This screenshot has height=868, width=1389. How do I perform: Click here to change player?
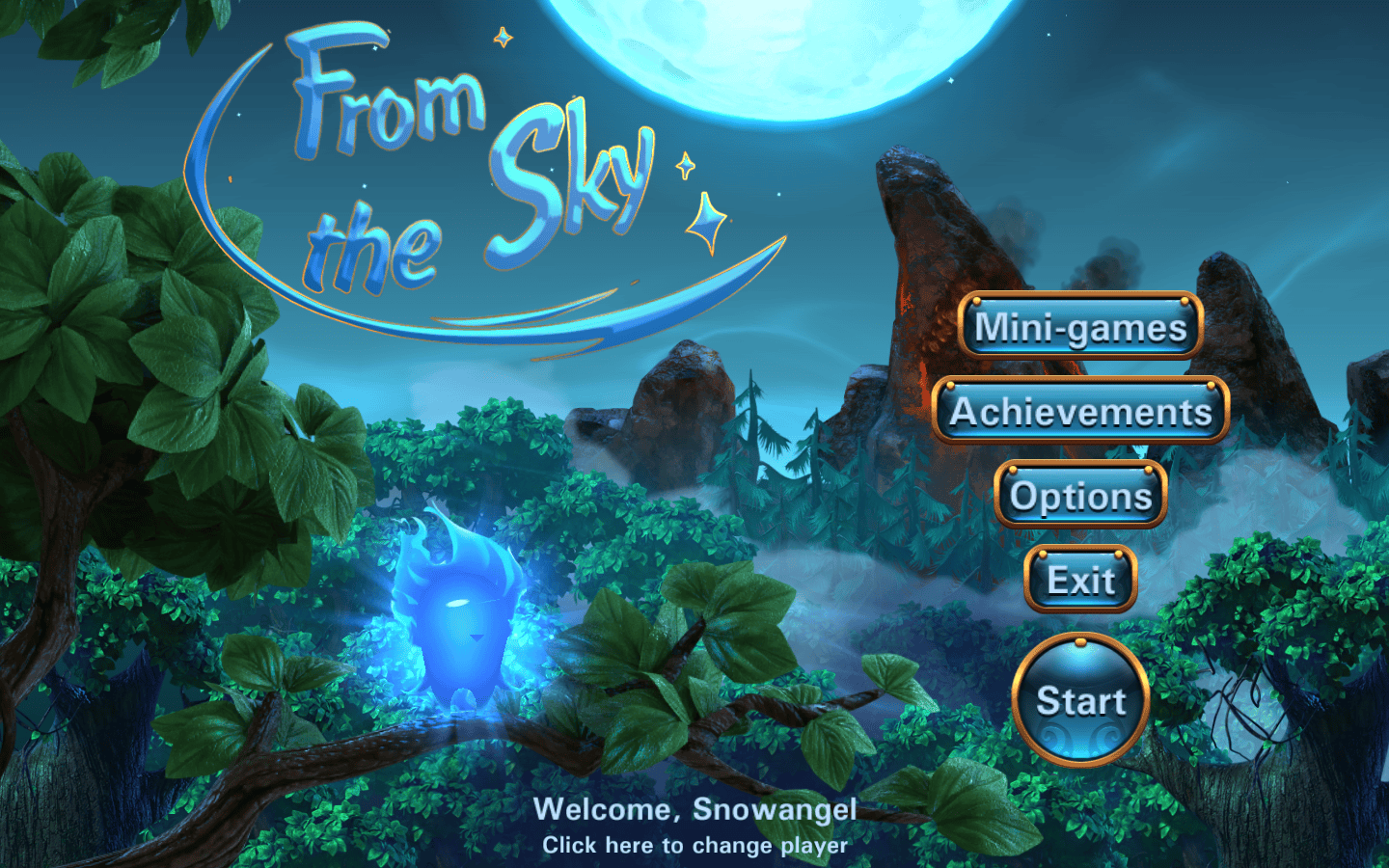tap(694, 846)
